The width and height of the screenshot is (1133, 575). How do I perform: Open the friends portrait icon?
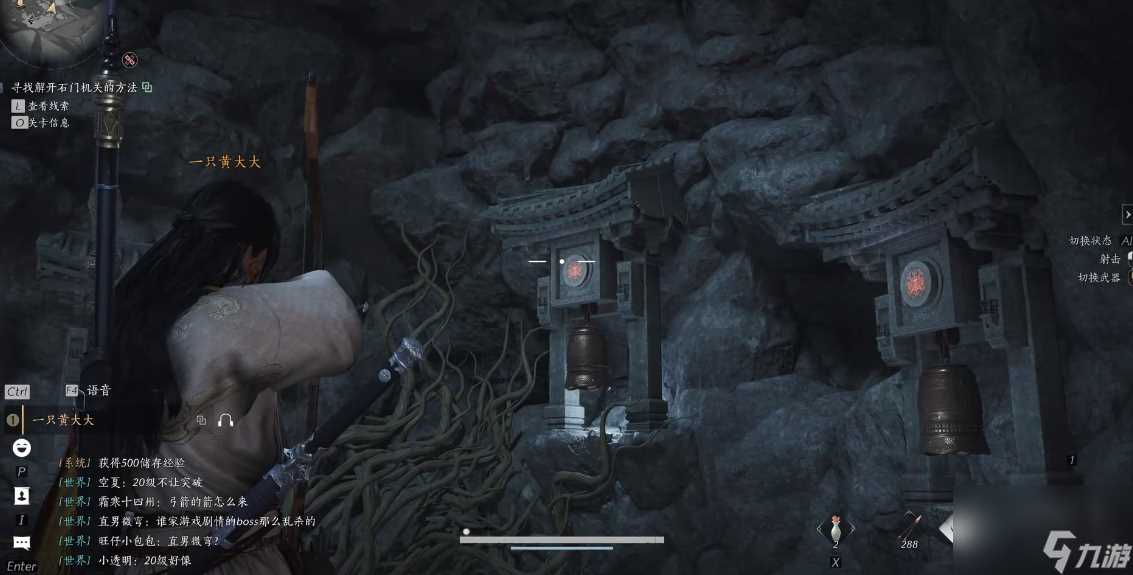[21, 495]
